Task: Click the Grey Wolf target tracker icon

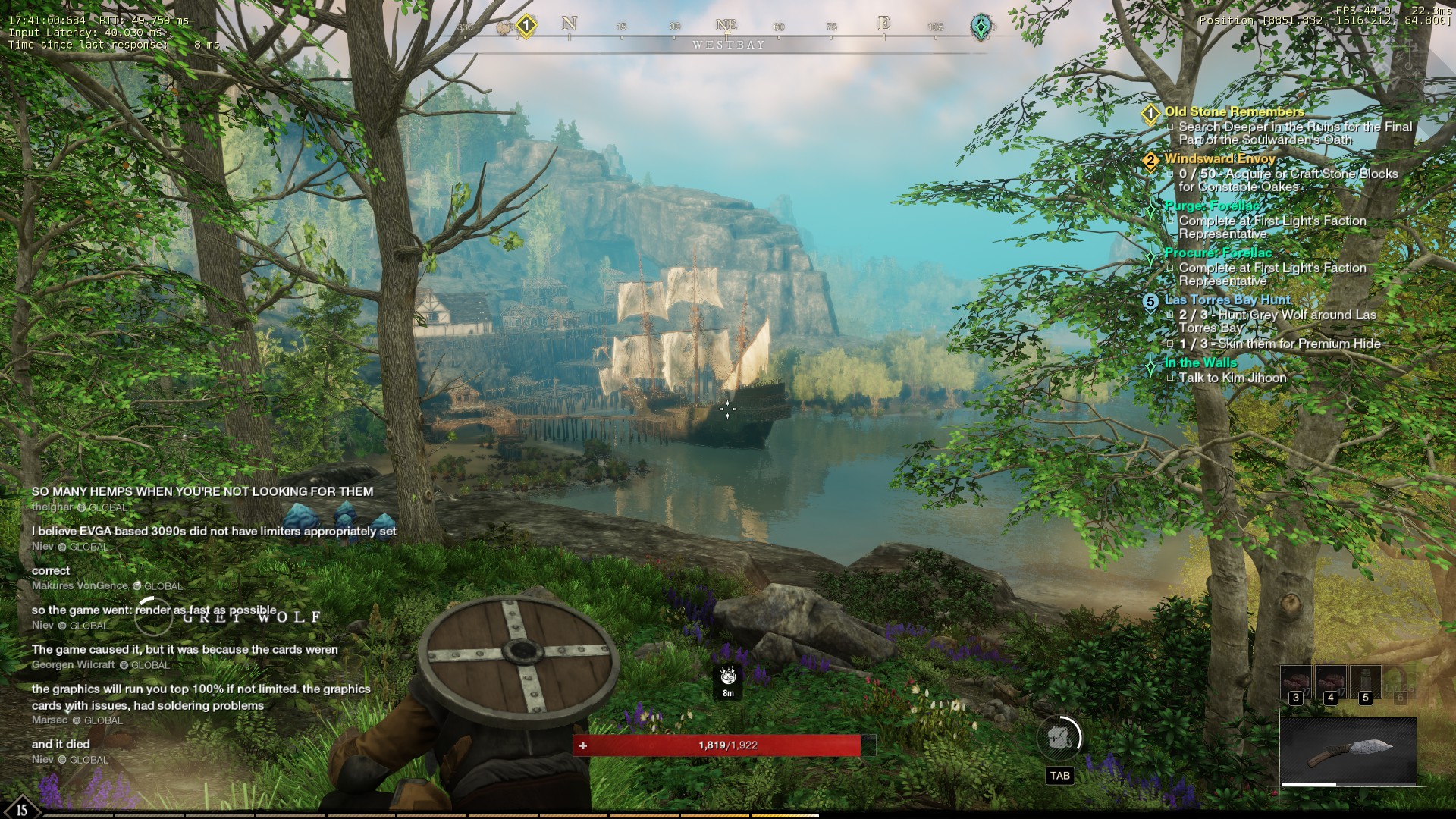Action: 728,675
